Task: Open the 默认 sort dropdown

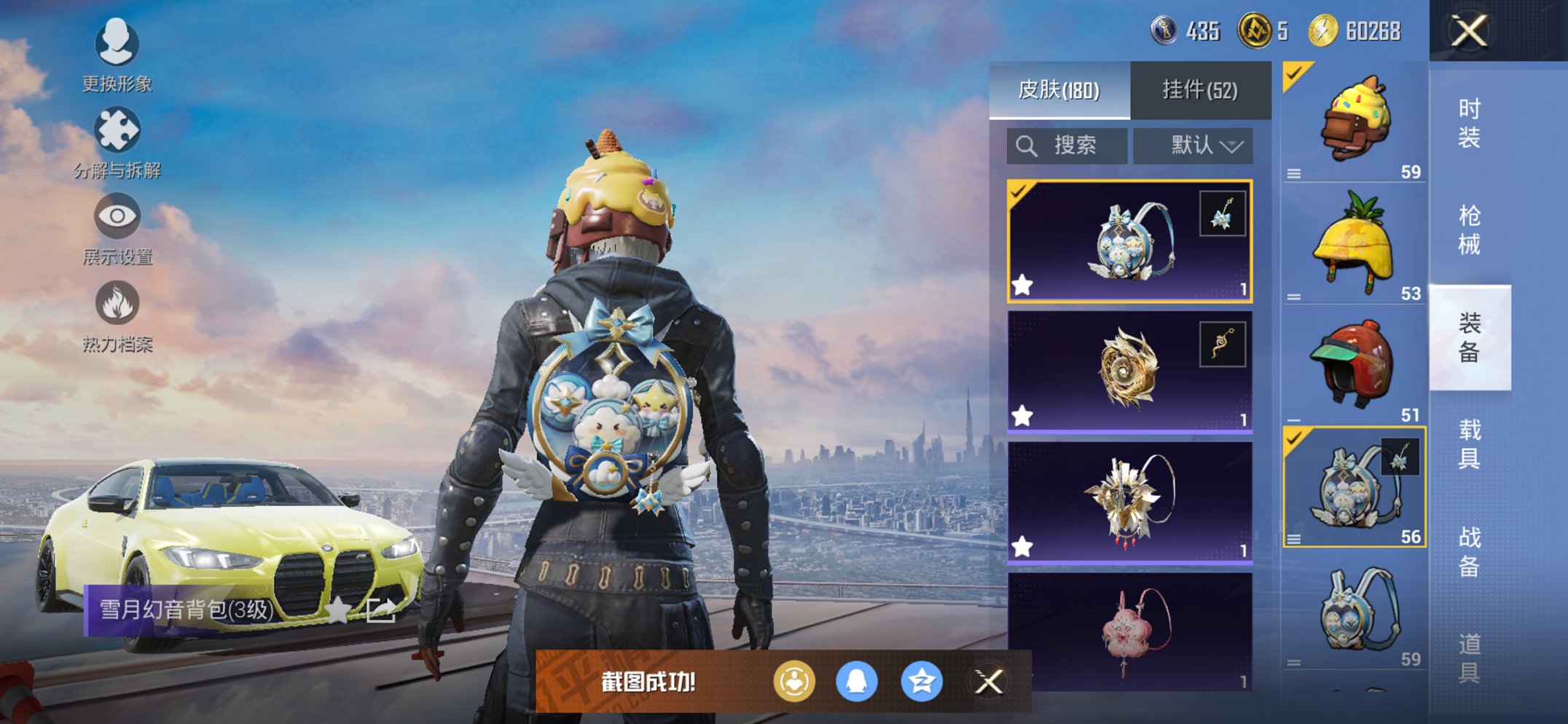Action: pos(1193,145)
